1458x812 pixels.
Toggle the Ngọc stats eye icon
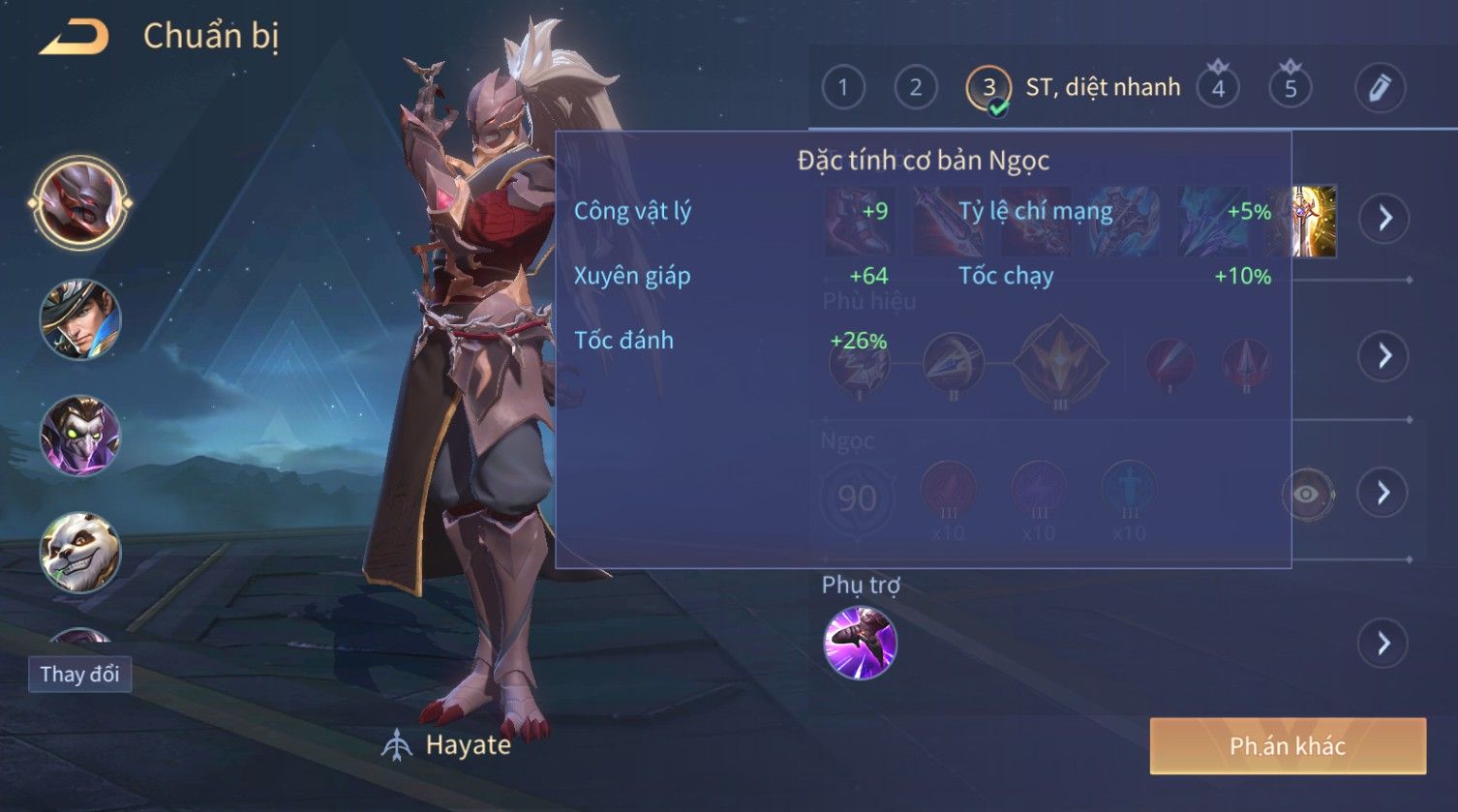click(x=1307, y=495)
